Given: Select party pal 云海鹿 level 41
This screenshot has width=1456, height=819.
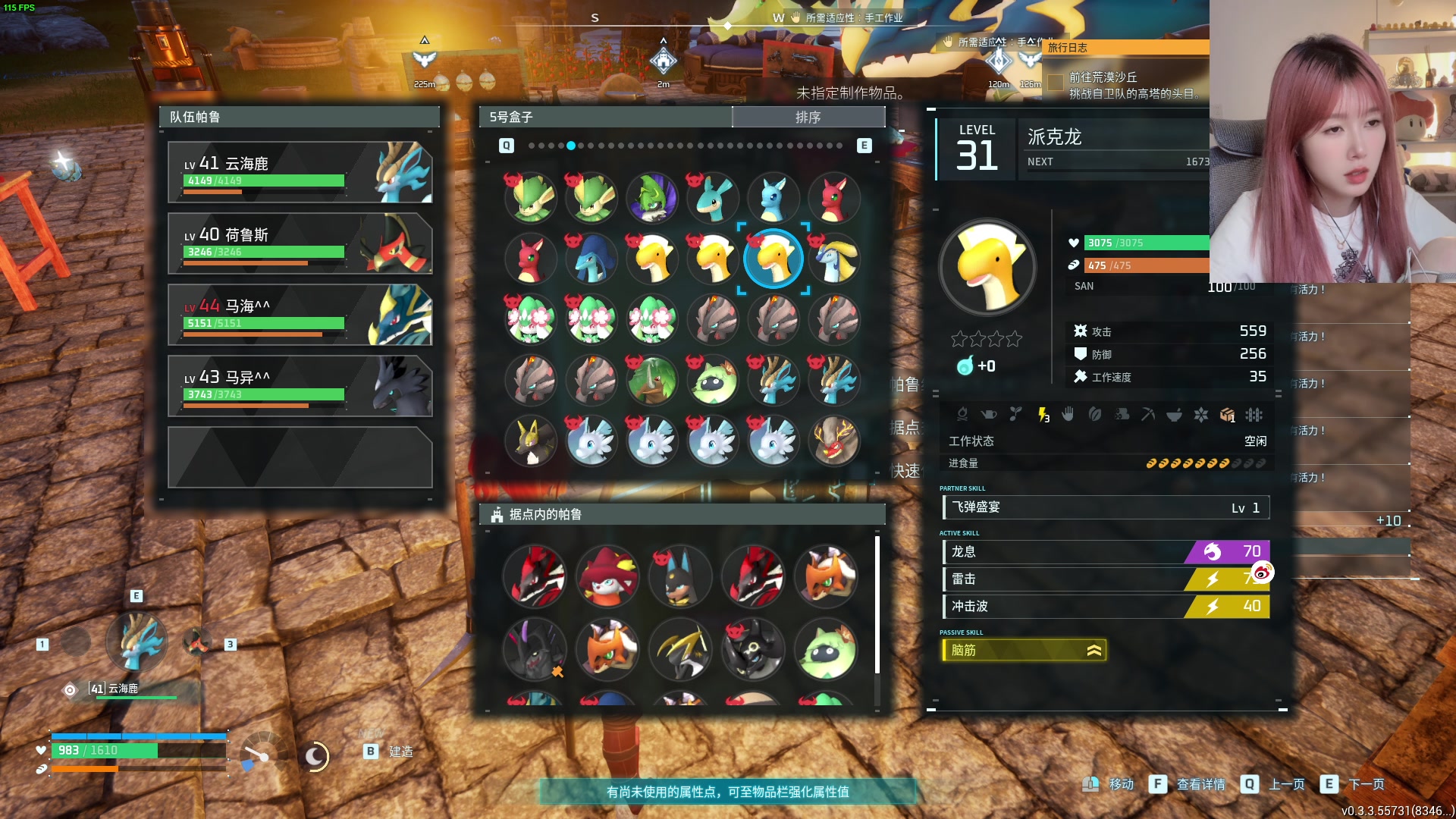Looking at the screenshot, I should (300, 172).
